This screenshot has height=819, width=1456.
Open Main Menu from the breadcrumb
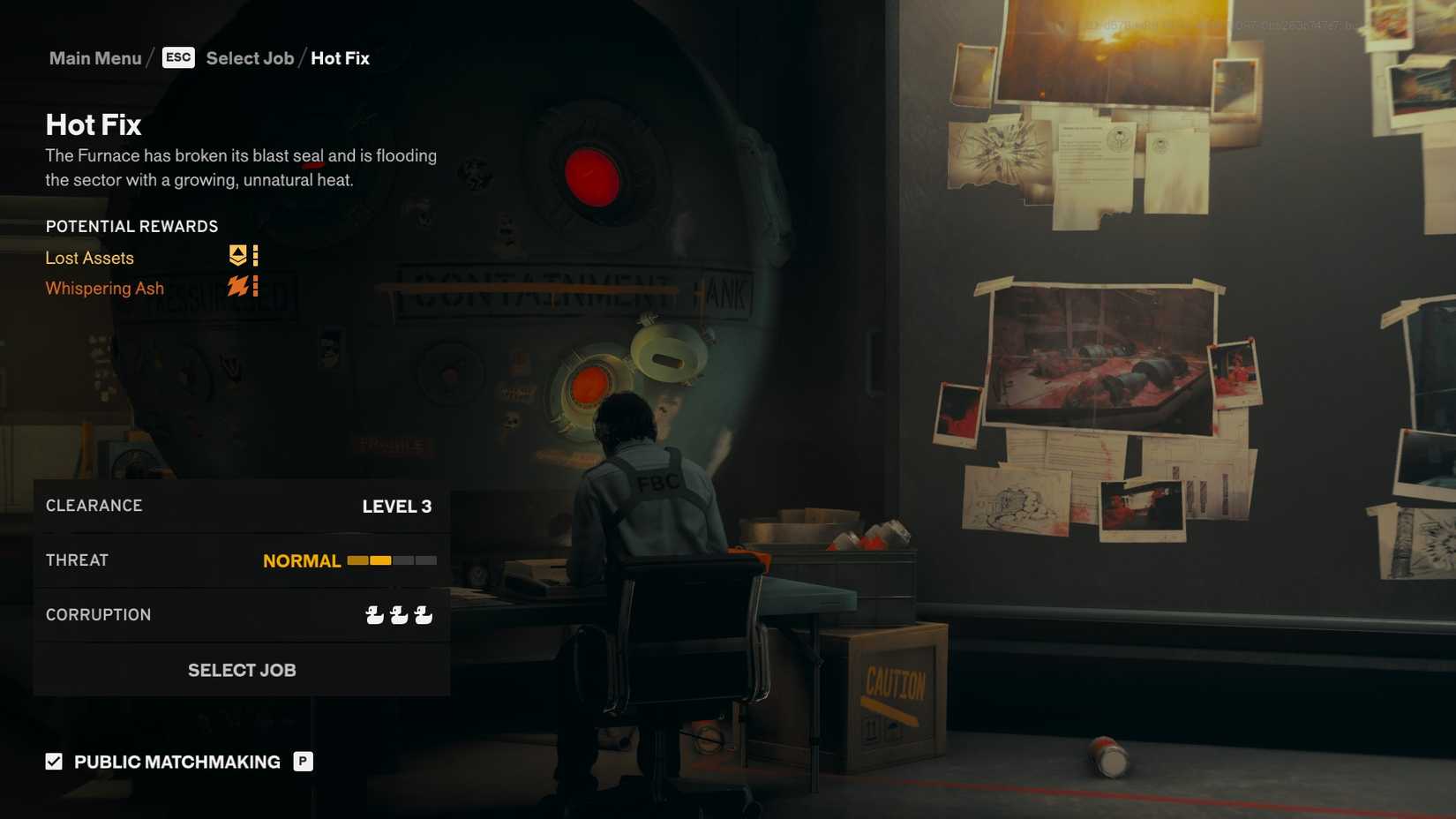tap(95, 57)
